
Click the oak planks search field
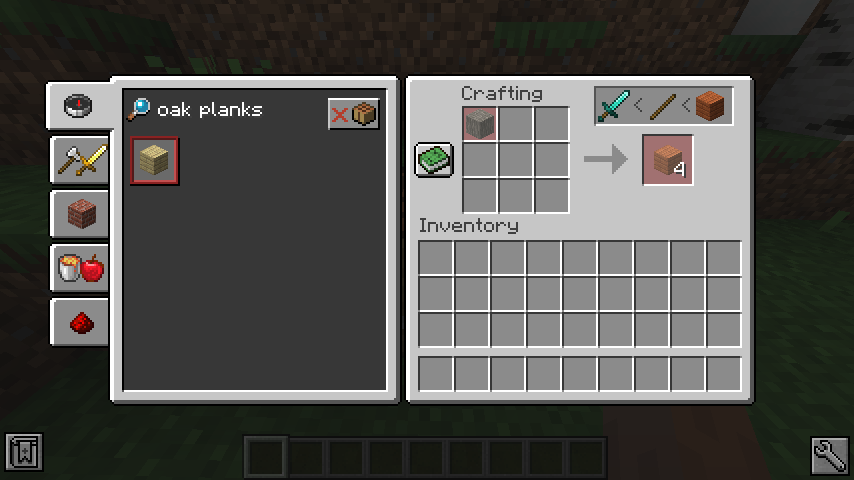[x=225, y=110]
